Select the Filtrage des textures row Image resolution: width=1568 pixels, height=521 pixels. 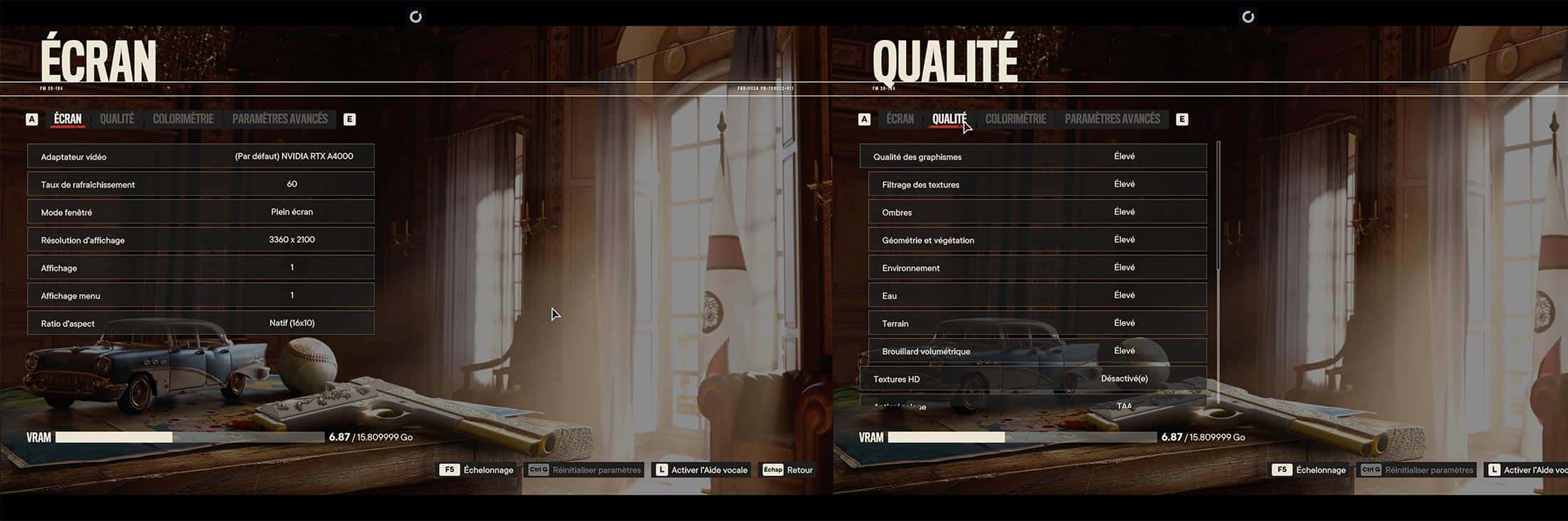(x=1037, y=184)
